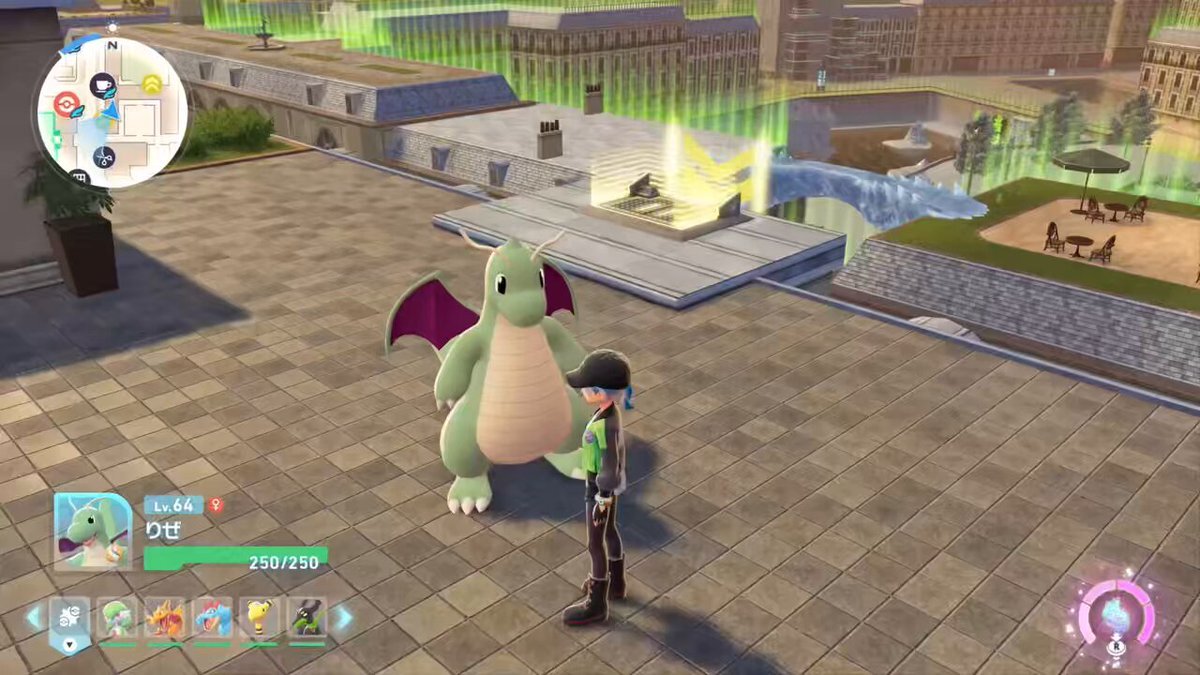The height and width of the screenshot is (675, 1200).
Task: Switch to Gardevoir in the party bar
Action: (118, 619)
